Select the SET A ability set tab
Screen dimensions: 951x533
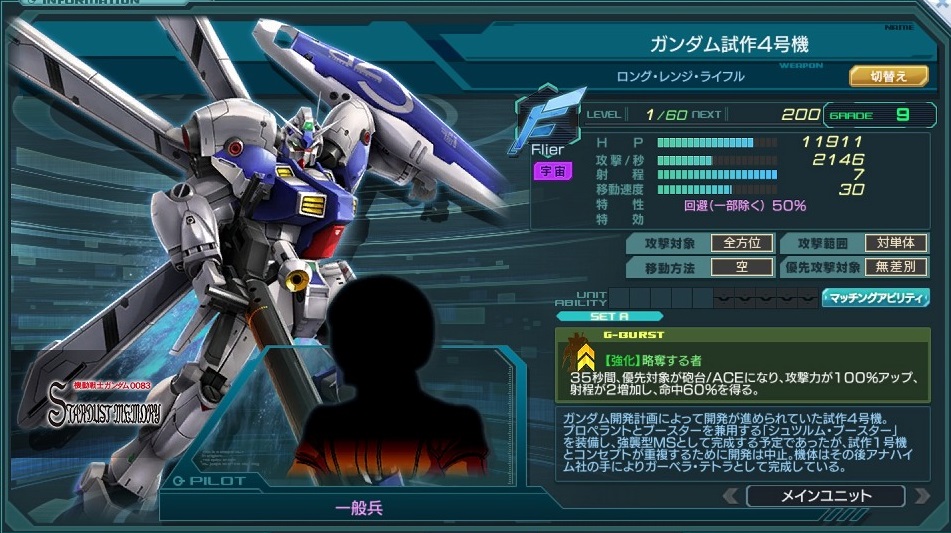(x=609, y=316)
